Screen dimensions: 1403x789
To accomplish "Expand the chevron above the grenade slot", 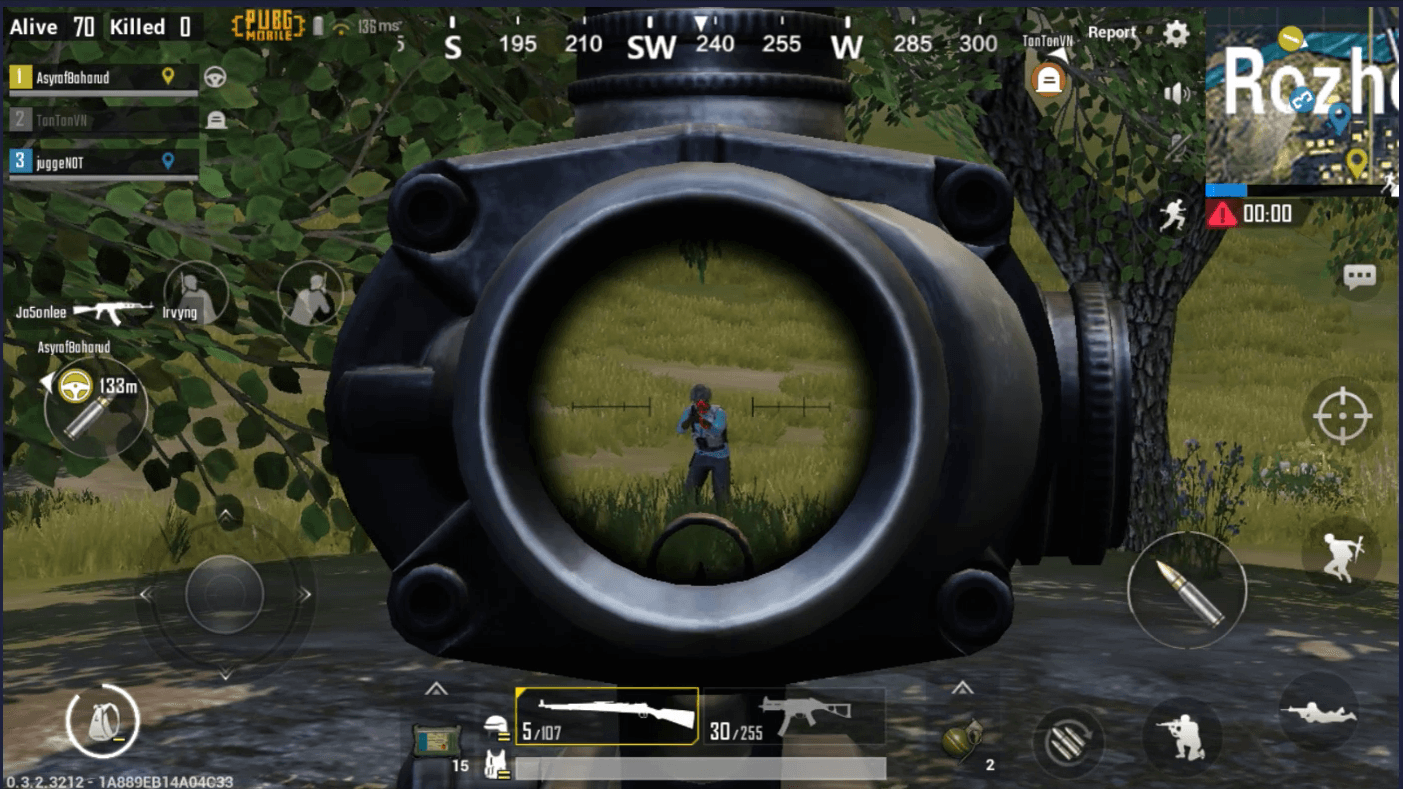I will point(964,689).
